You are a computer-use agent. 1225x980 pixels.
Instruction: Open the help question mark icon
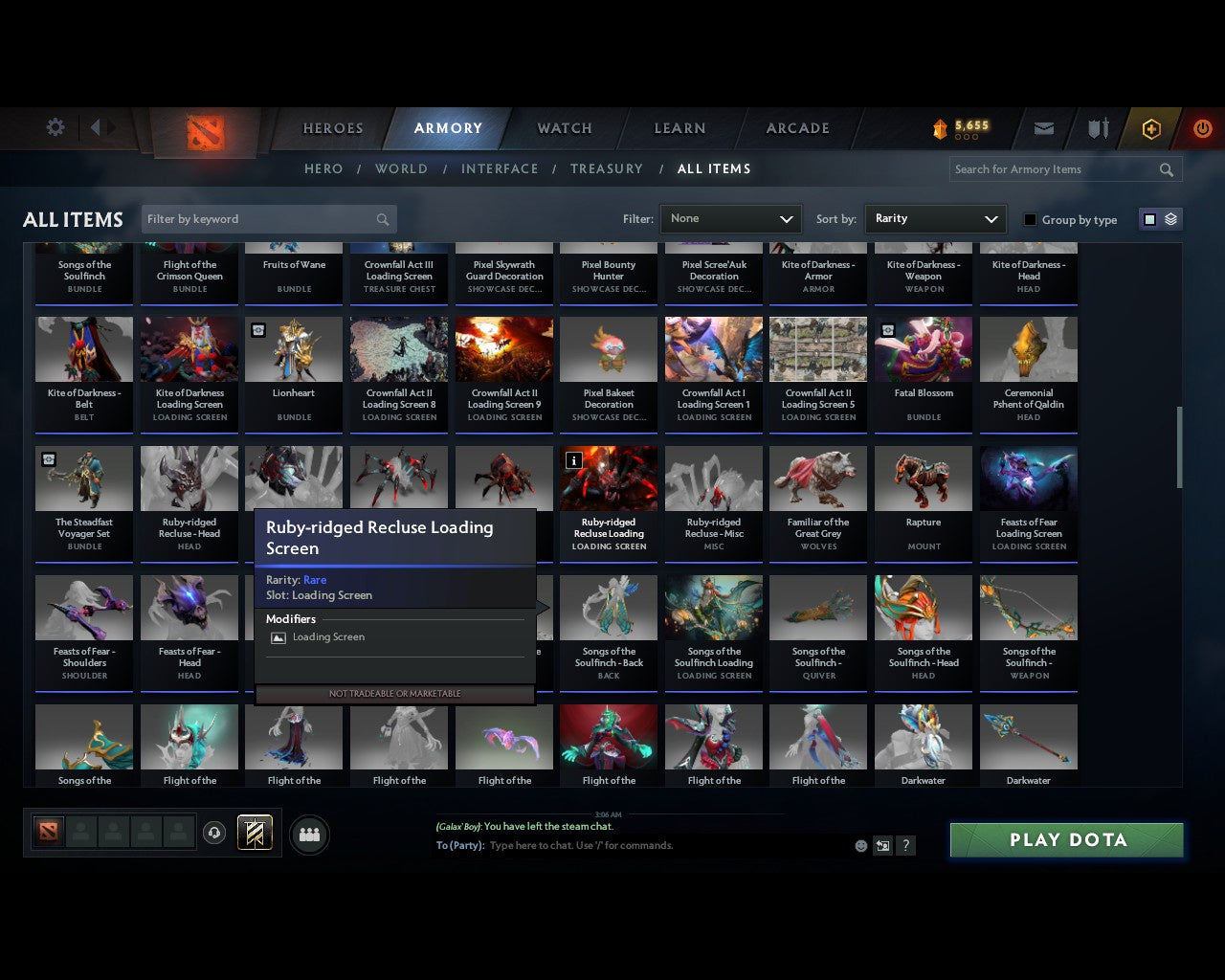905,845
